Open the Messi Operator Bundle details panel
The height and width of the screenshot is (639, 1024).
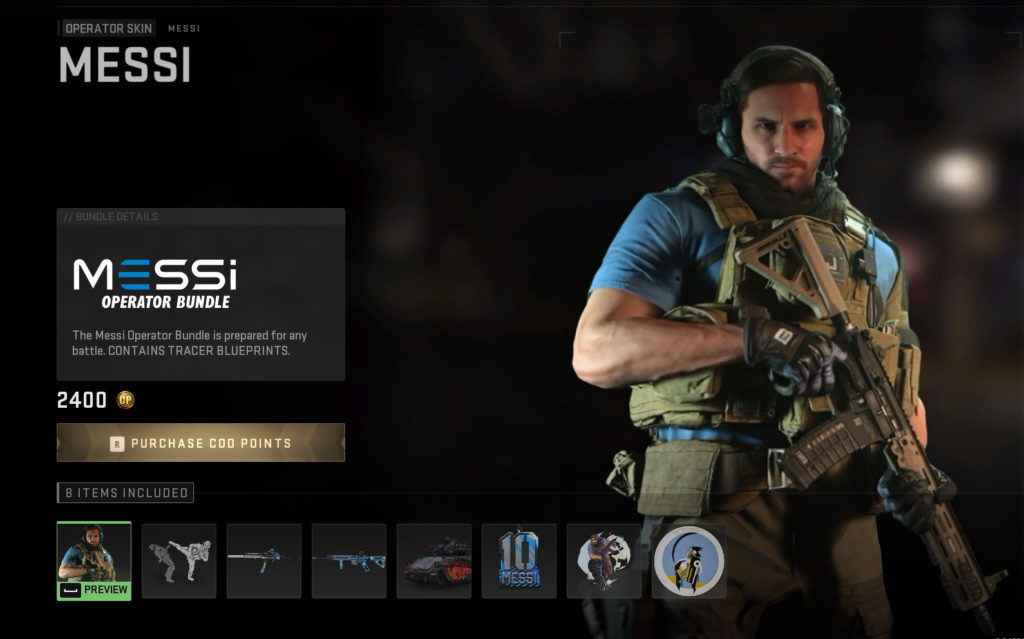201,294
